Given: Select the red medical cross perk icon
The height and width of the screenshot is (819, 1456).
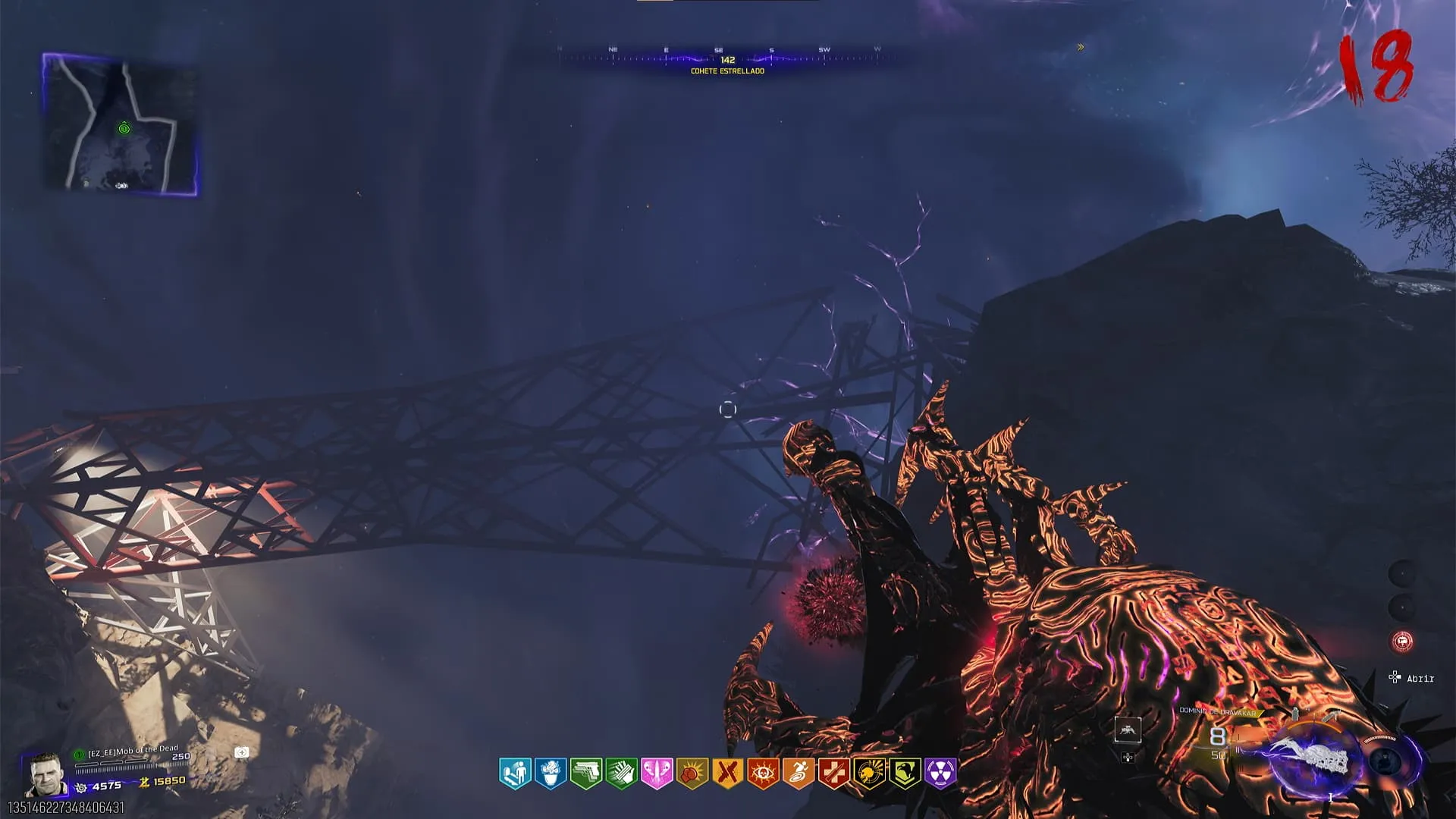Looking at the screenshot, I should pyautogui.click(x=833, y=773).
